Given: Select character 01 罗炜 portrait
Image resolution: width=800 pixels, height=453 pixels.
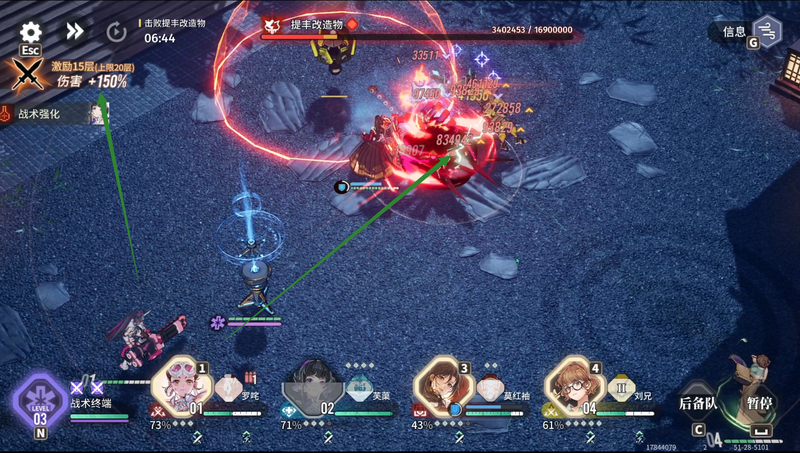Looking at the screenshot, I should coord(184,384).
